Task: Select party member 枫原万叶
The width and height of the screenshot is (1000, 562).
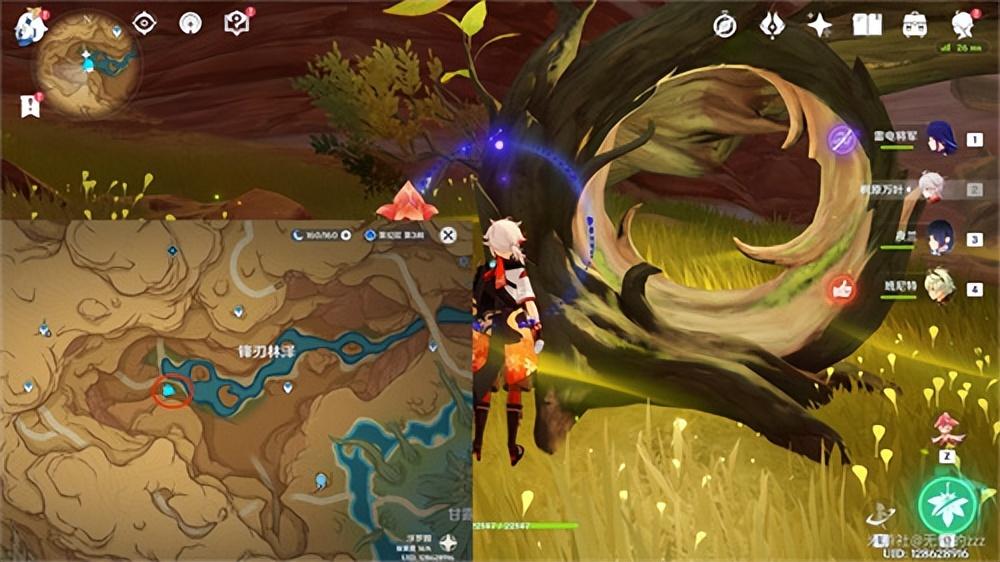Action: [x=932, y=188]
